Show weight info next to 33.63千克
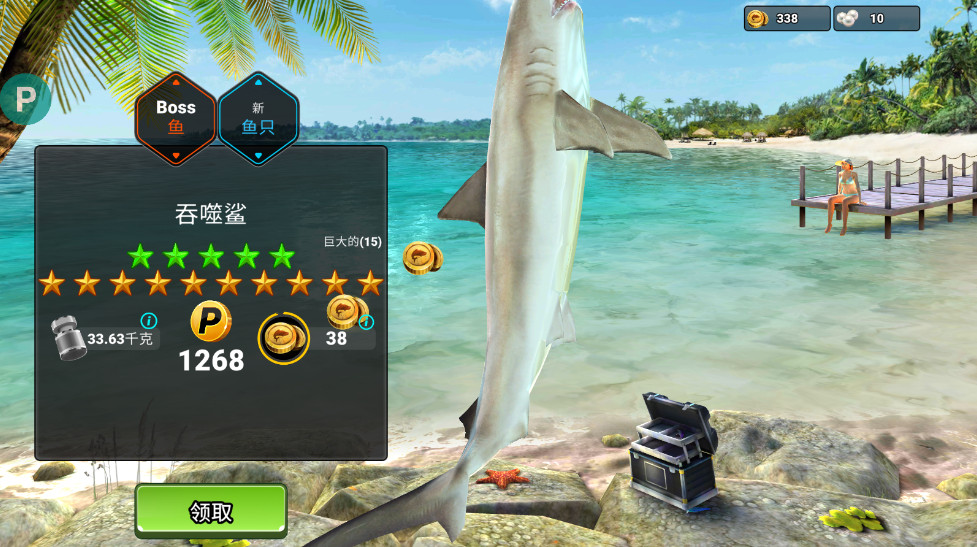This screenshot has width=977, height=547. click(x=149, y=321)
